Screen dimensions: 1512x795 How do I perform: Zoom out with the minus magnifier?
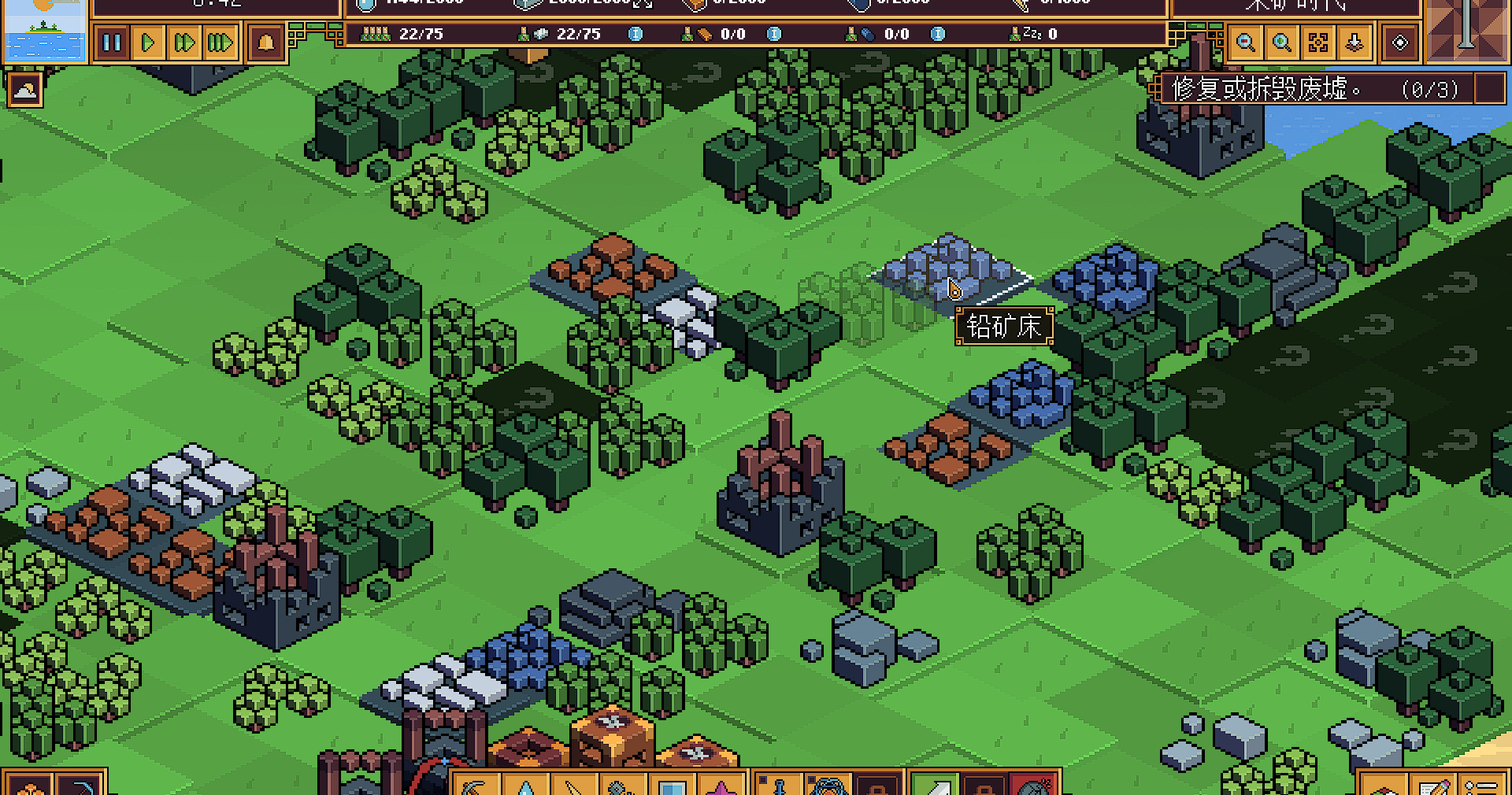click(1246, 43)
